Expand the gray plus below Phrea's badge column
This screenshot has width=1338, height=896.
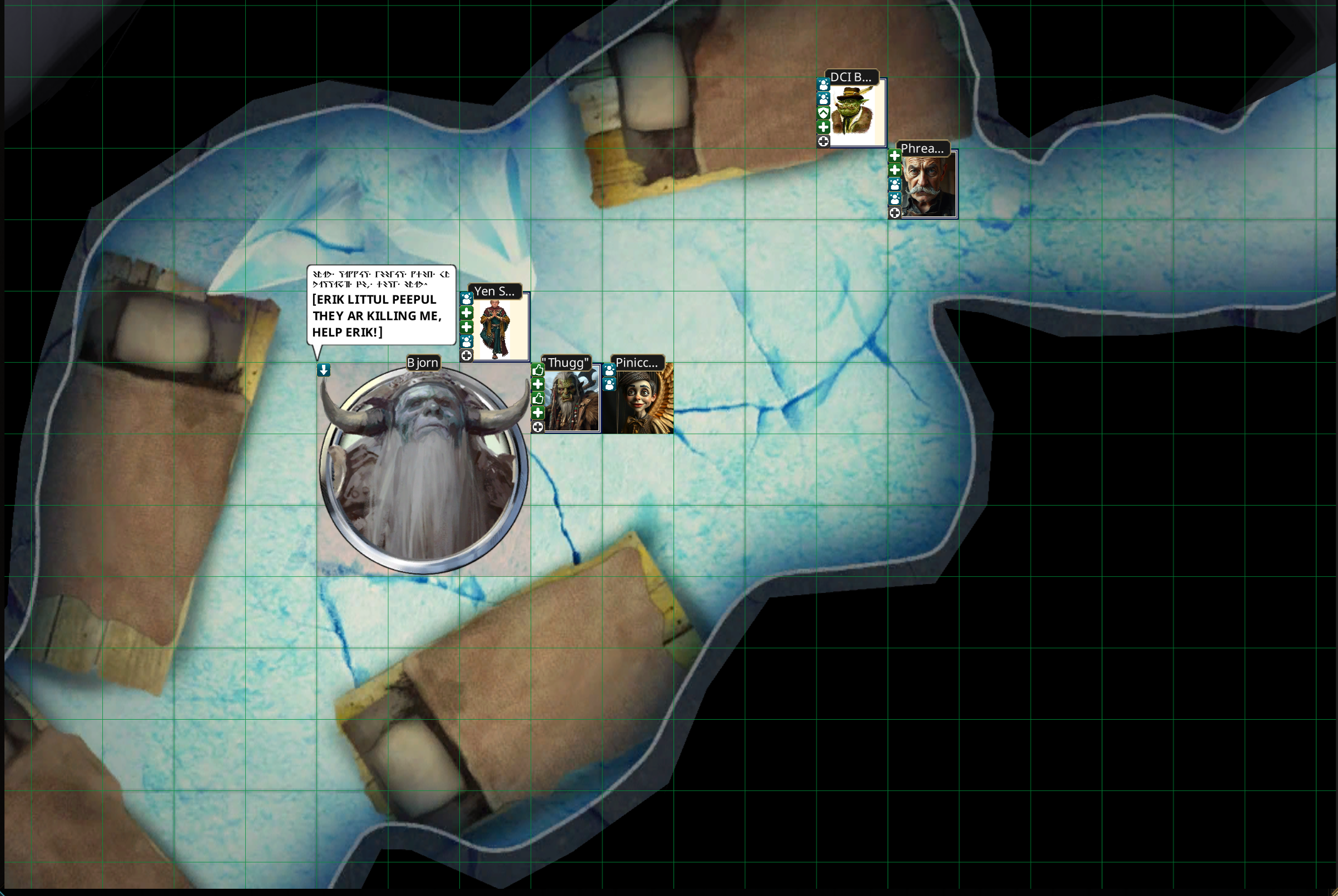click(x=895, y=214)
